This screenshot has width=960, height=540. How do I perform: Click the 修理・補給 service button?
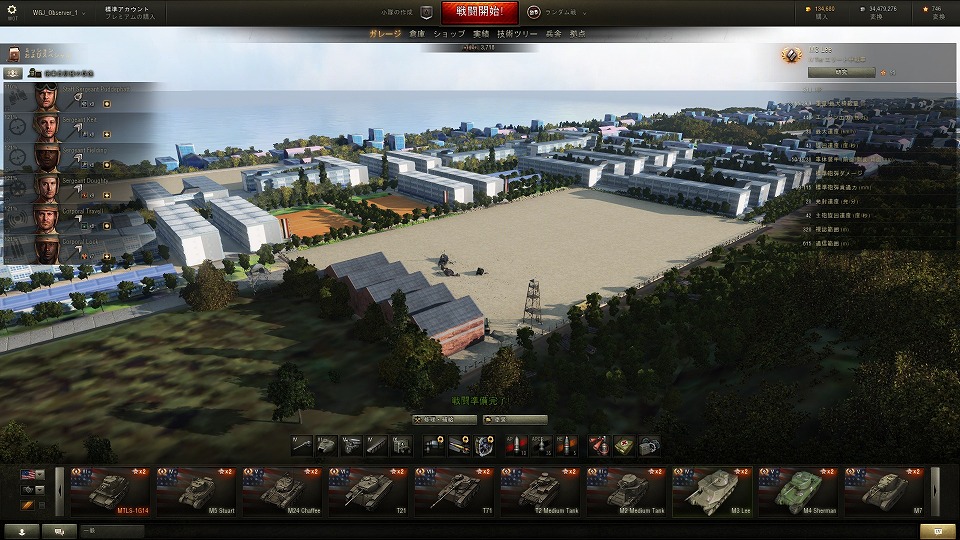pyautogui.click(x=444, y=420)
